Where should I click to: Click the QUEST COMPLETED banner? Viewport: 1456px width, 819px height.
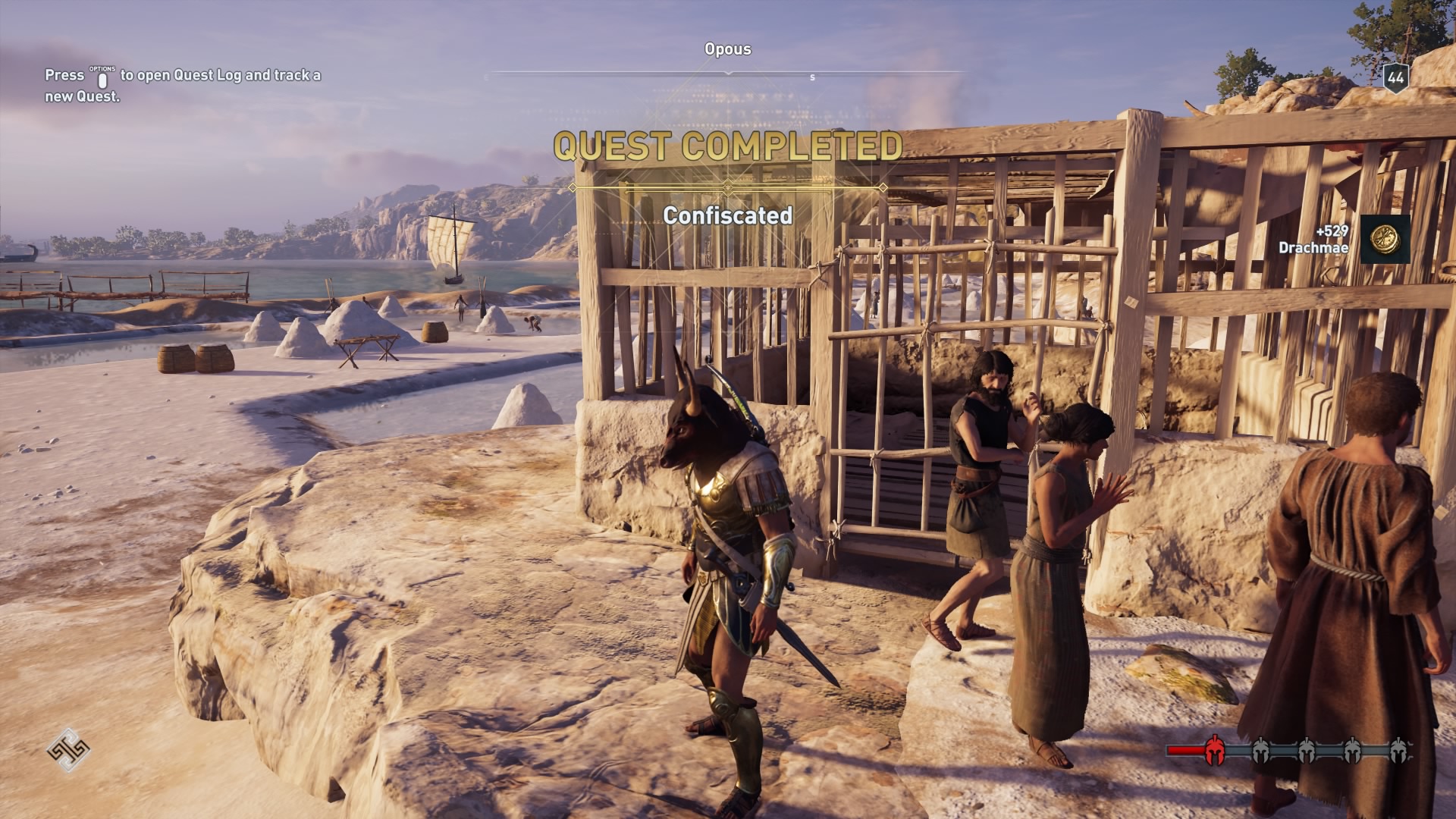click(x=727, y=147)
